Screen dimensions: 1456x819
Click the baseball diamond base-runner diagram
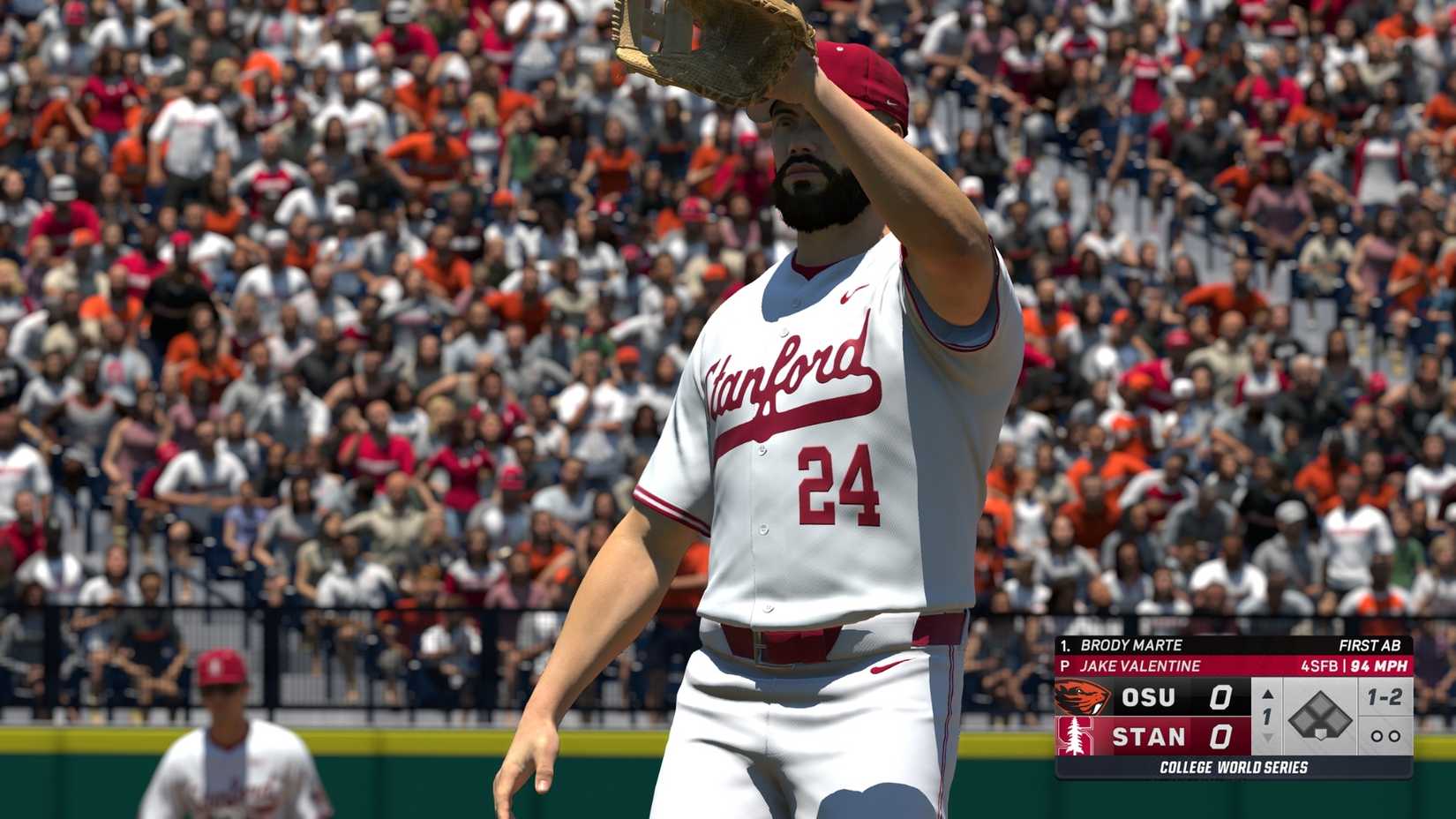point(1321,715)
